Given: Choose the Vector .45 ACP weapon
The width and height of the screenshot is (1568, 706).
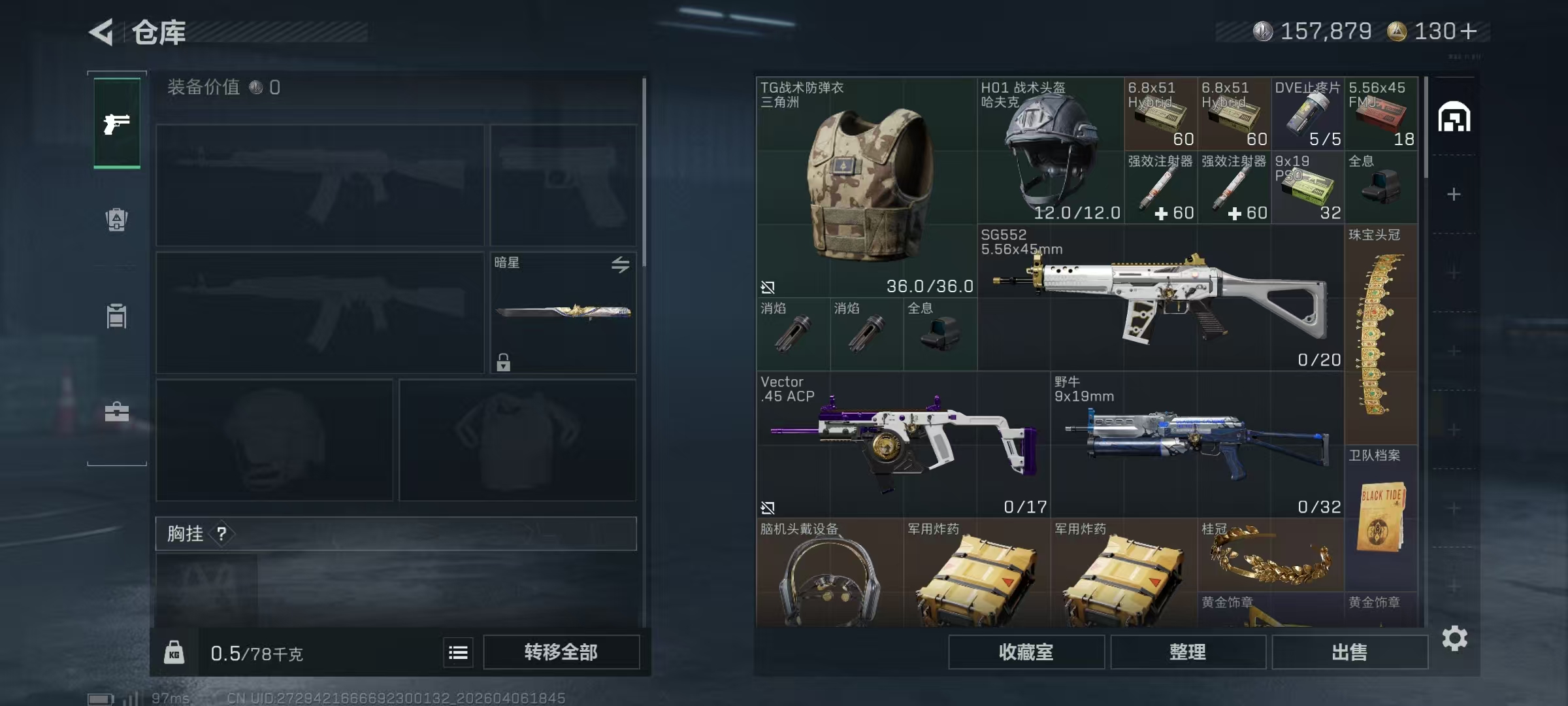Looking at the screenshot, I should tap(903, 445).
